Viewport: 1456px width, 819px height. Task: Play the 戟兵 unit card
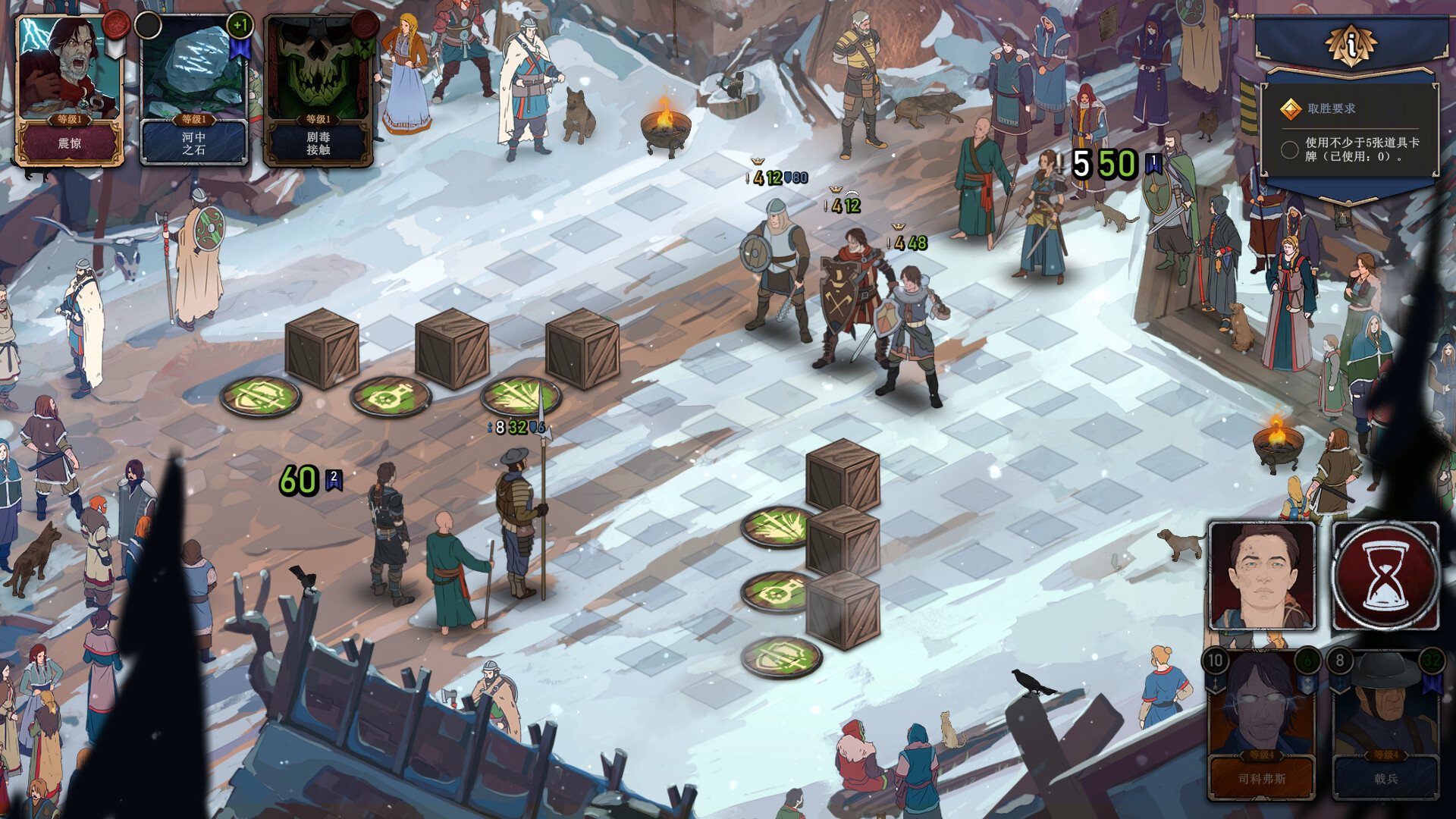point(1385,724)
